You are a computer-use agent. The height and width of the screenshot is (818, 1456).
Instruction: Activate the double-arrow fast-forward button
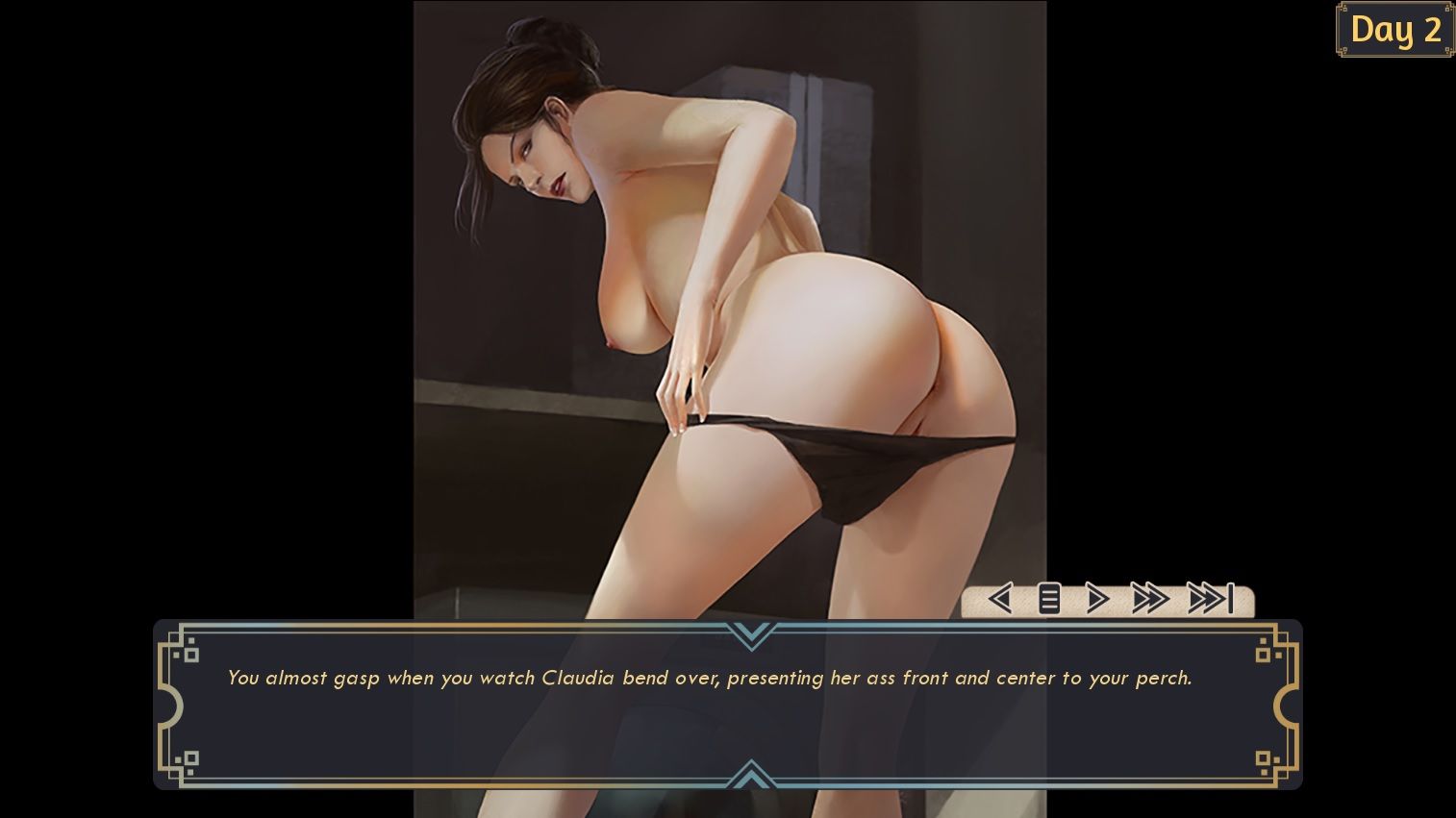tap(1149, 599)
